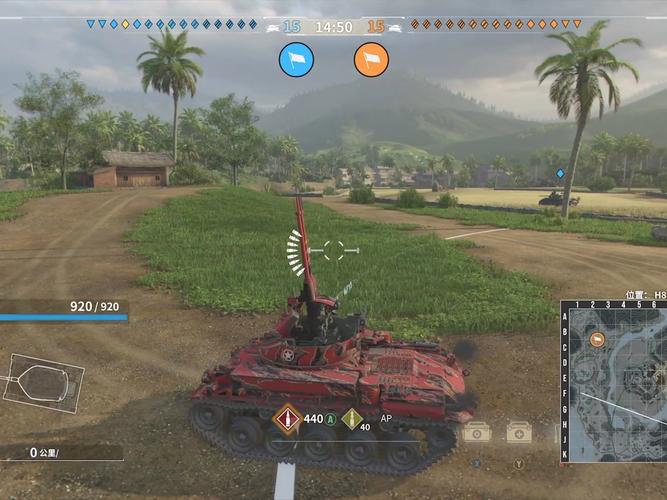The image size is (667, 500).
Task: Use the repair kit consumable slot
Action: coord(477,432)
